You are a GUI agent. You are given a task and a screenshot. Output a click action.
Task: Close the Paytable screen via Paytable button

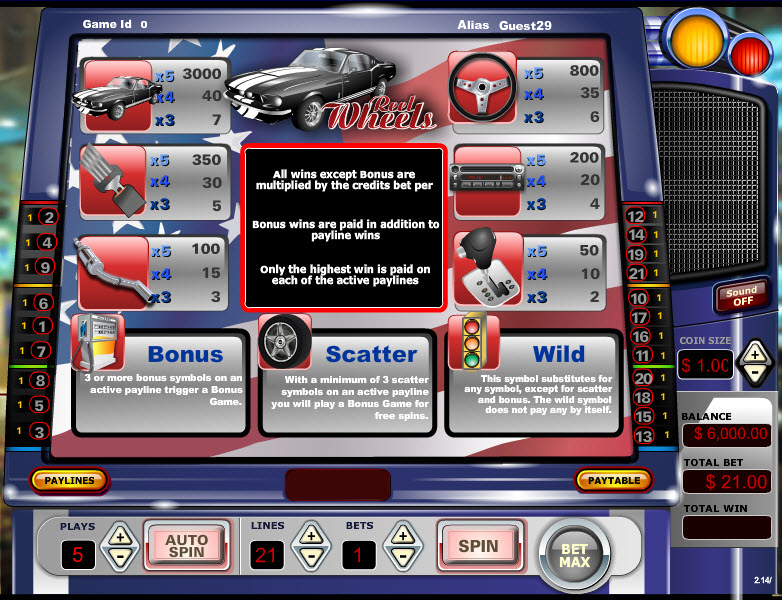pos(613,481)
